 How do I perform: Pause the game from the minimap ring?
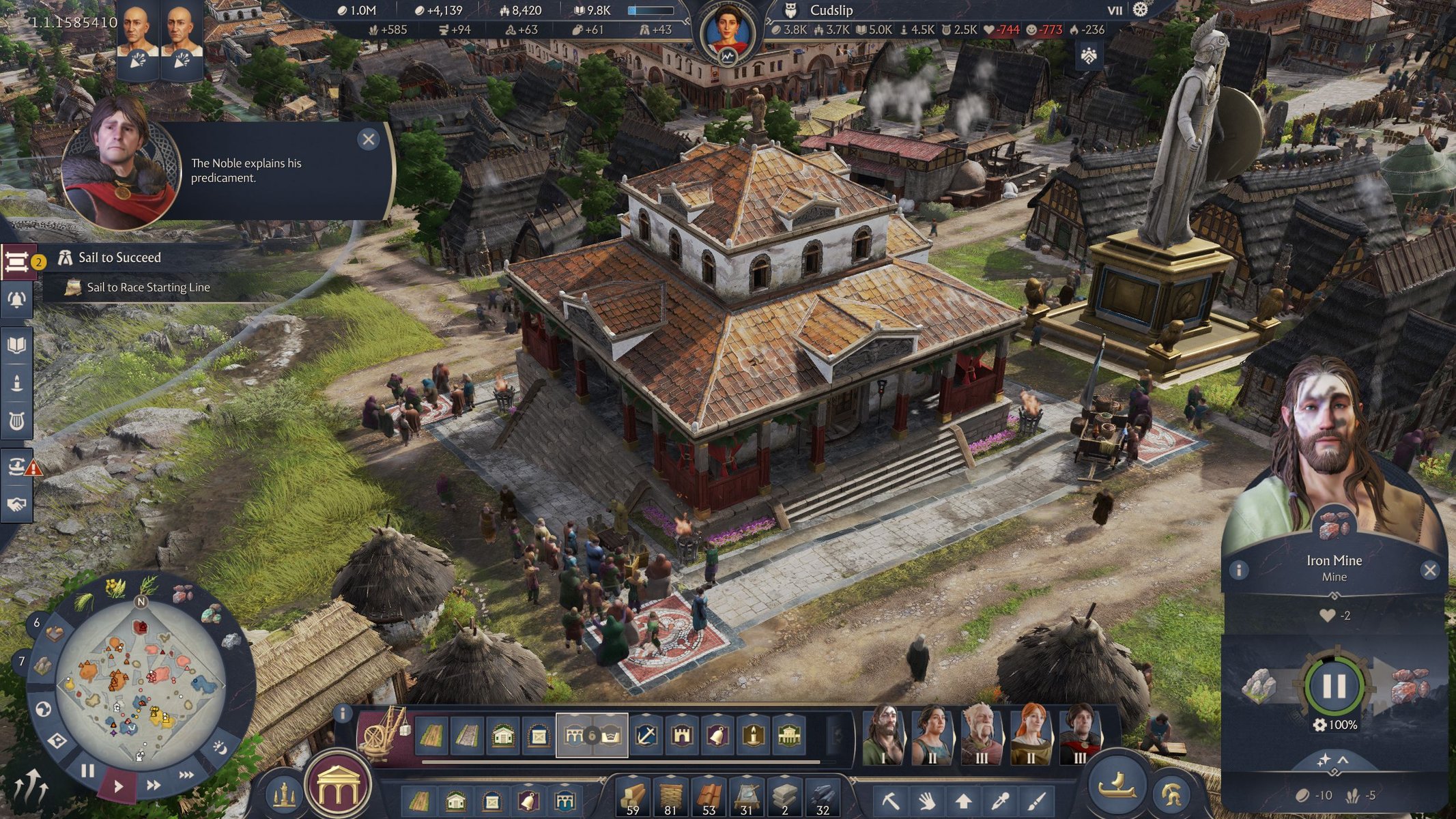(87, 771)
